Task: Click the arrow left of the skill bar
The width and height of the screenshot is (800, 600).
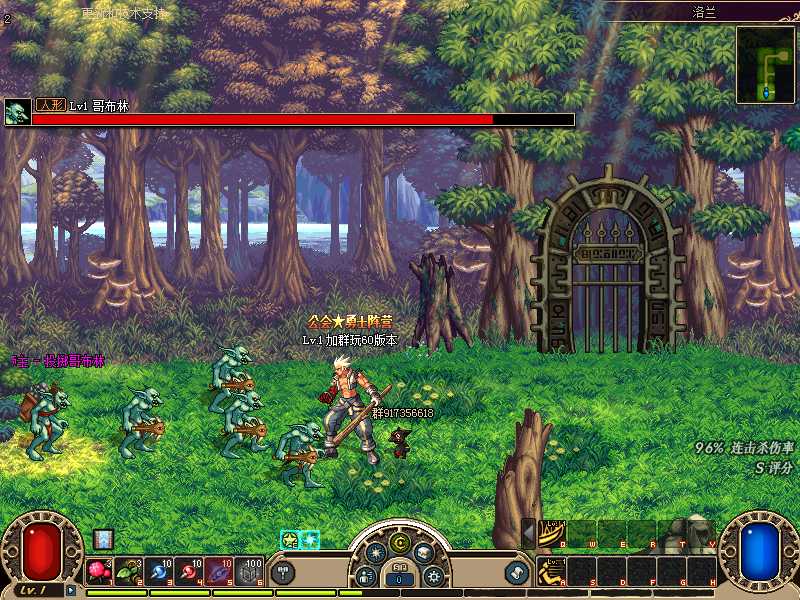Action: point(529,534)
